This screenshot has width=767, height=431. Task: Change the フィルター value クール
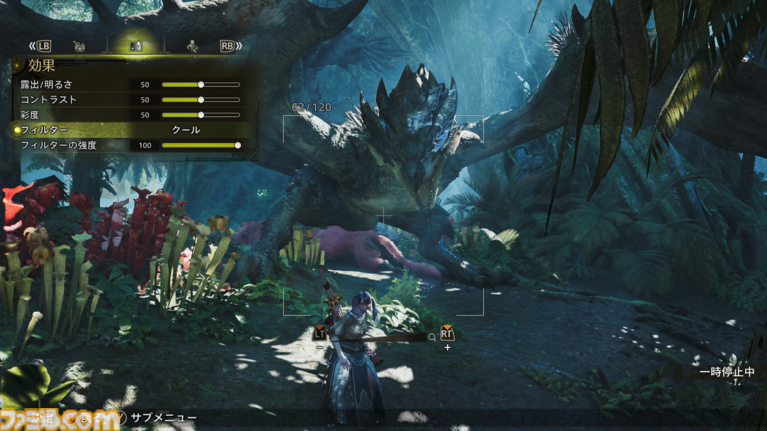click(x=186, y=130)
